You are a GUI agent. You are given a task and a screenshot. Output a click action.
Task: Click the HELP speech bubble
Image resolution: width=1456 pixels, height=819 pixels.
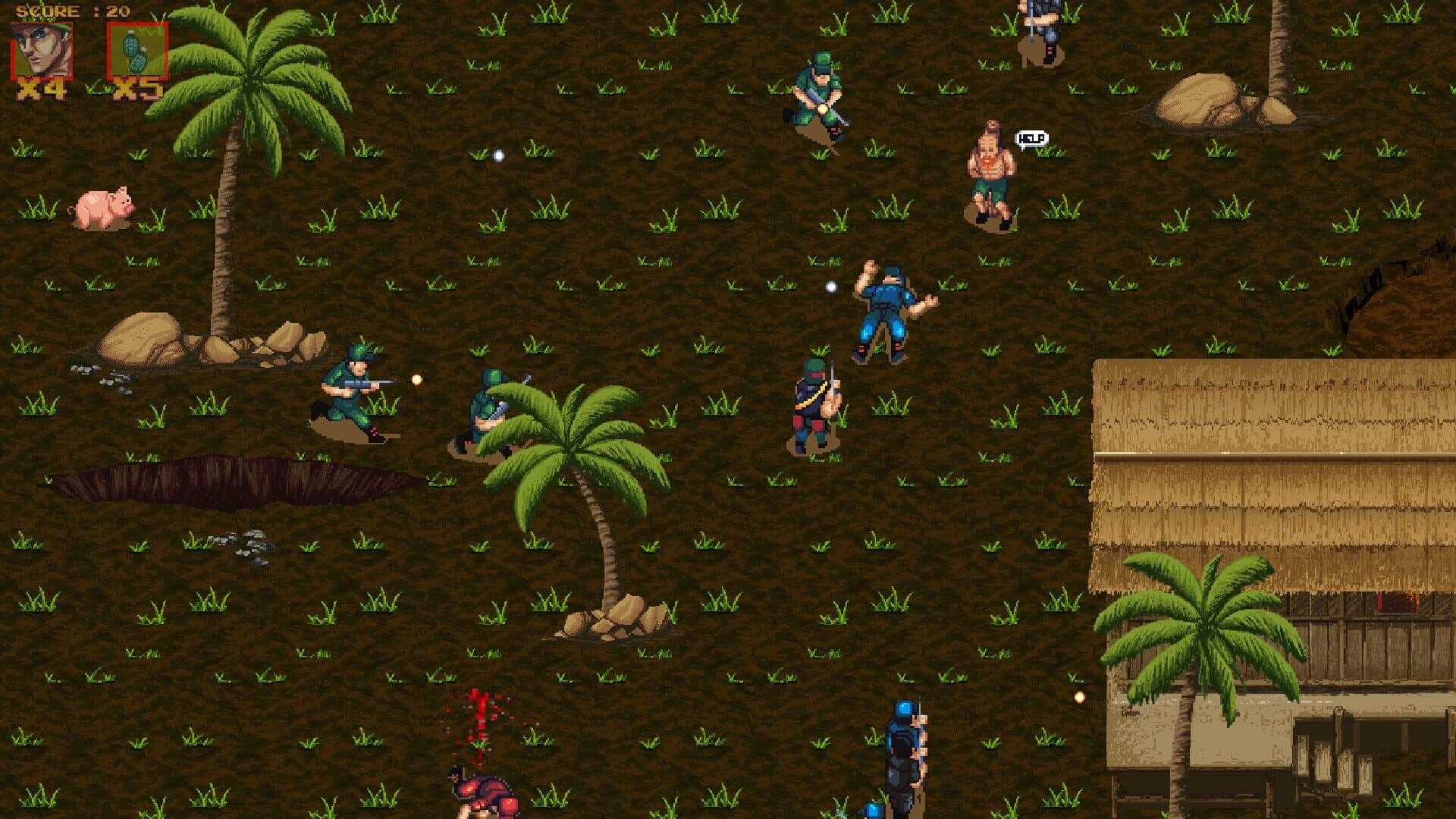(x=1031, y=137)
